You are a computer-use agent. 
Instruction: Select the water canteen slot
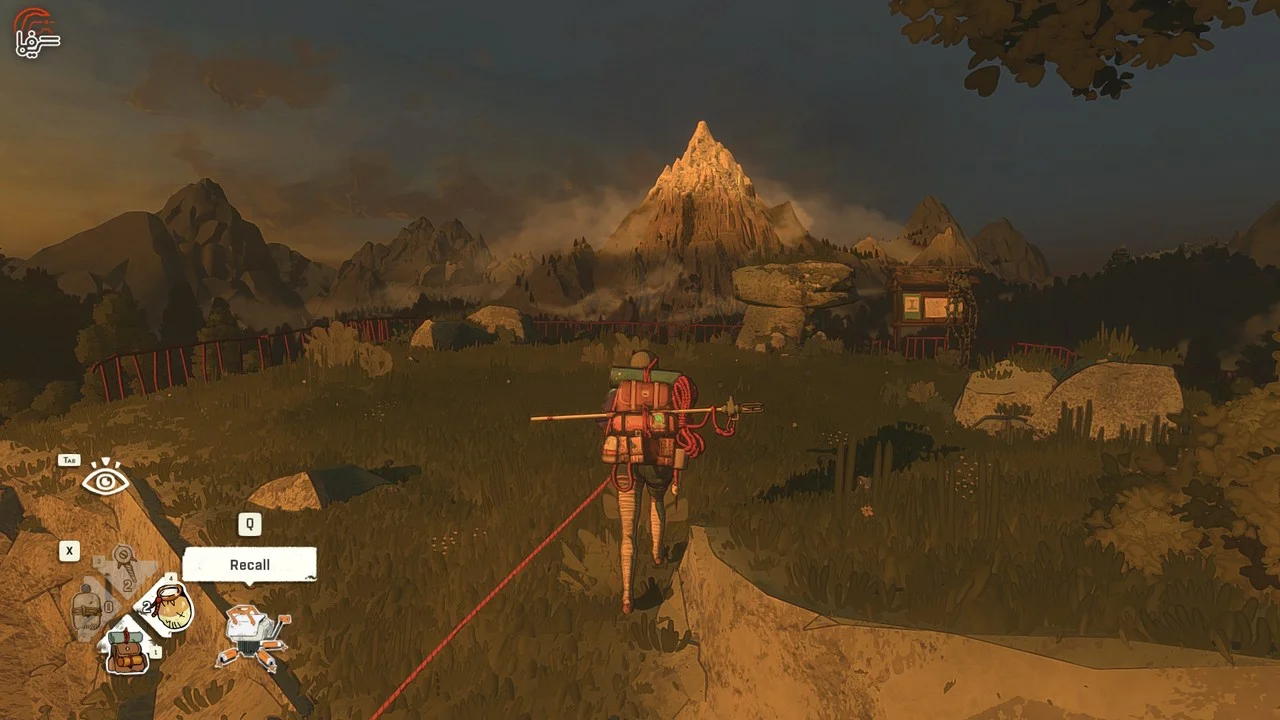tap(88, 607)
